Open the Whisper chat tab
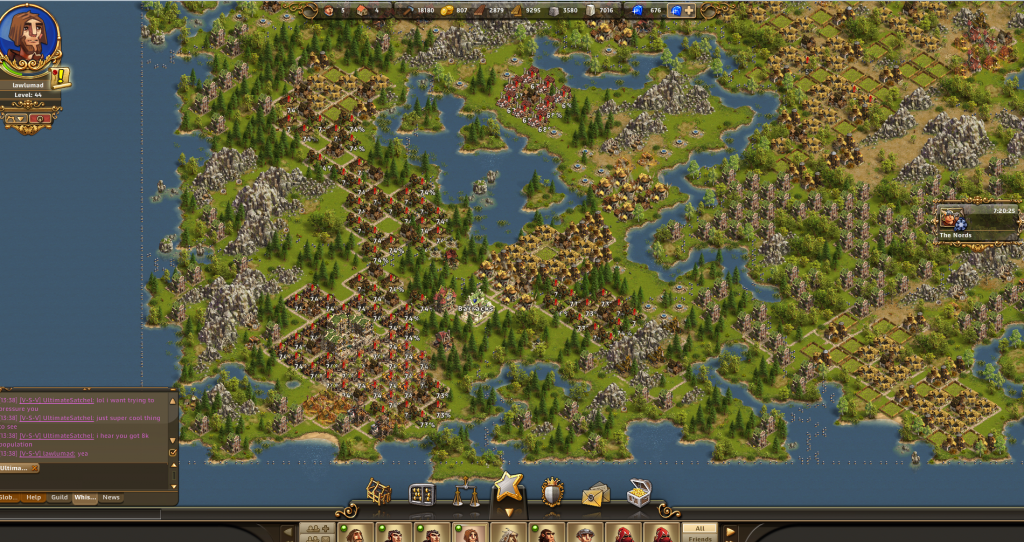The image size is (1024, 542). tap(85, 497)
